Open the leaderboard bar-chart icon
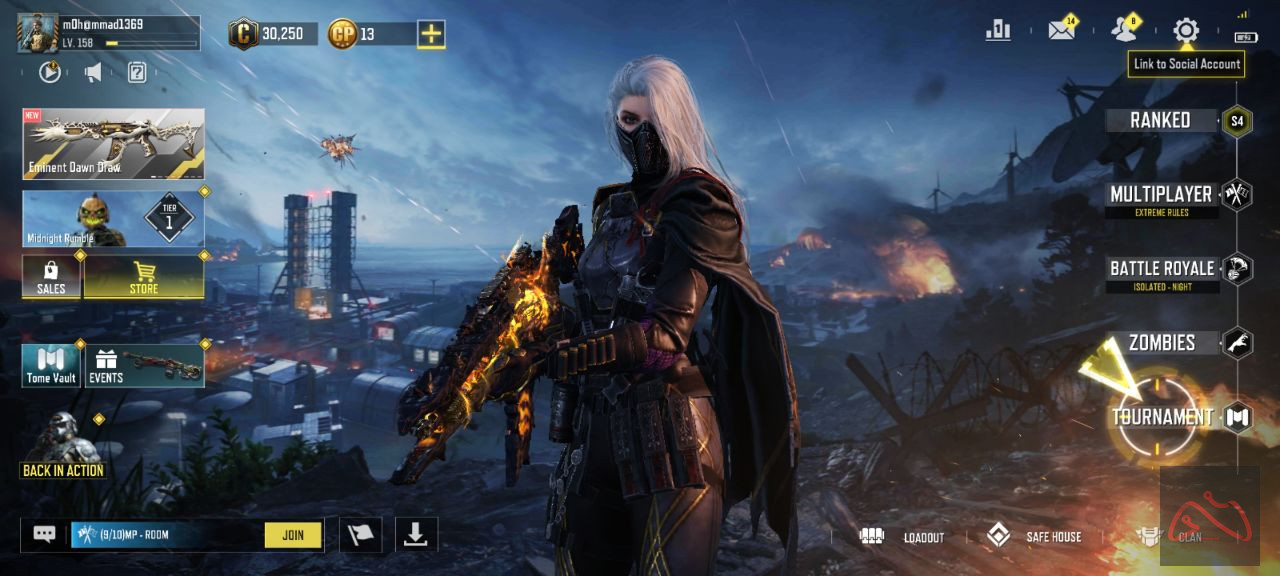Screen dimensions: 1280x576 (998, 30)
